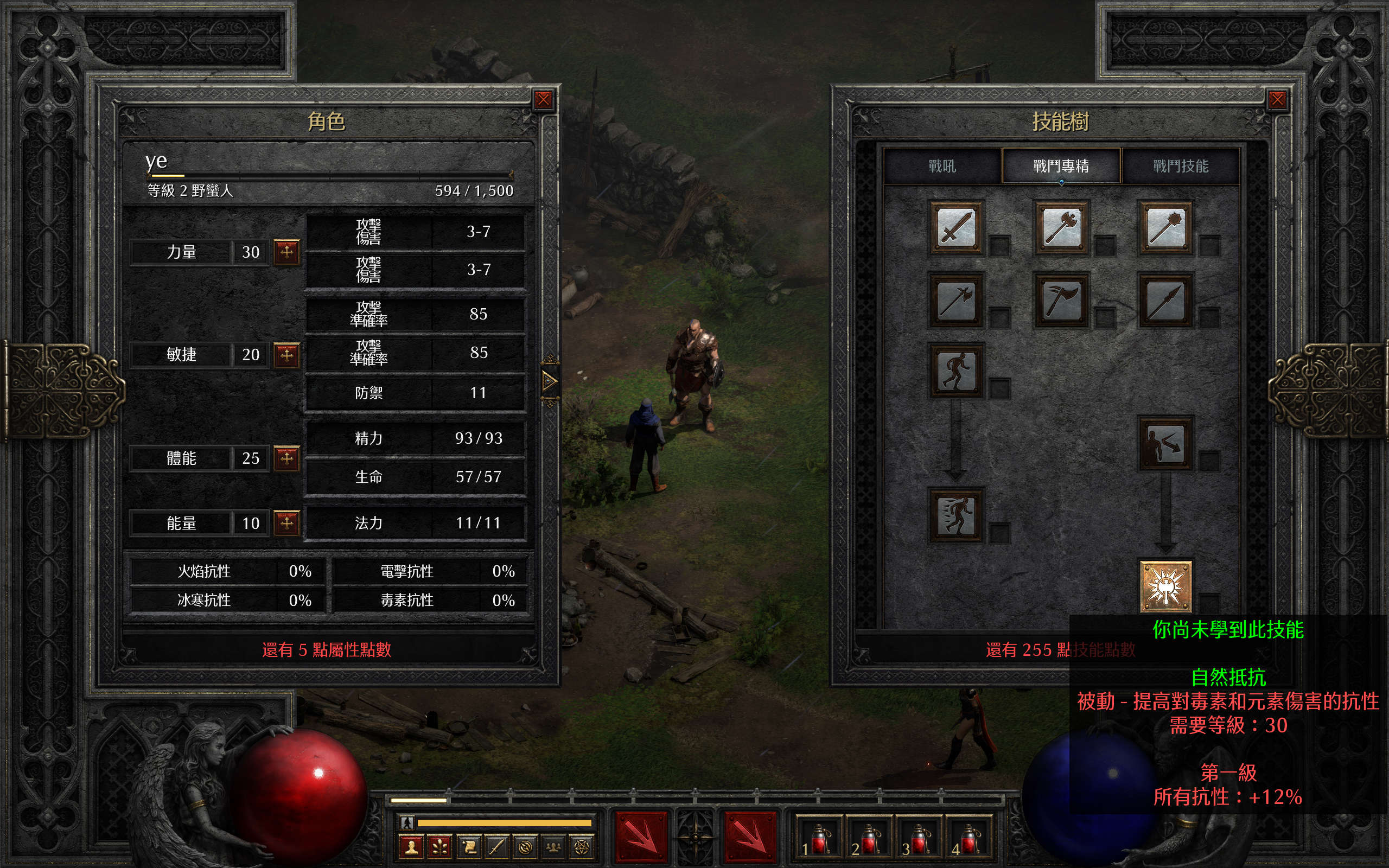The image size is (1389, 868).
Task: Expand the character panel with the side arrow
Action: (x=549, y=381)
